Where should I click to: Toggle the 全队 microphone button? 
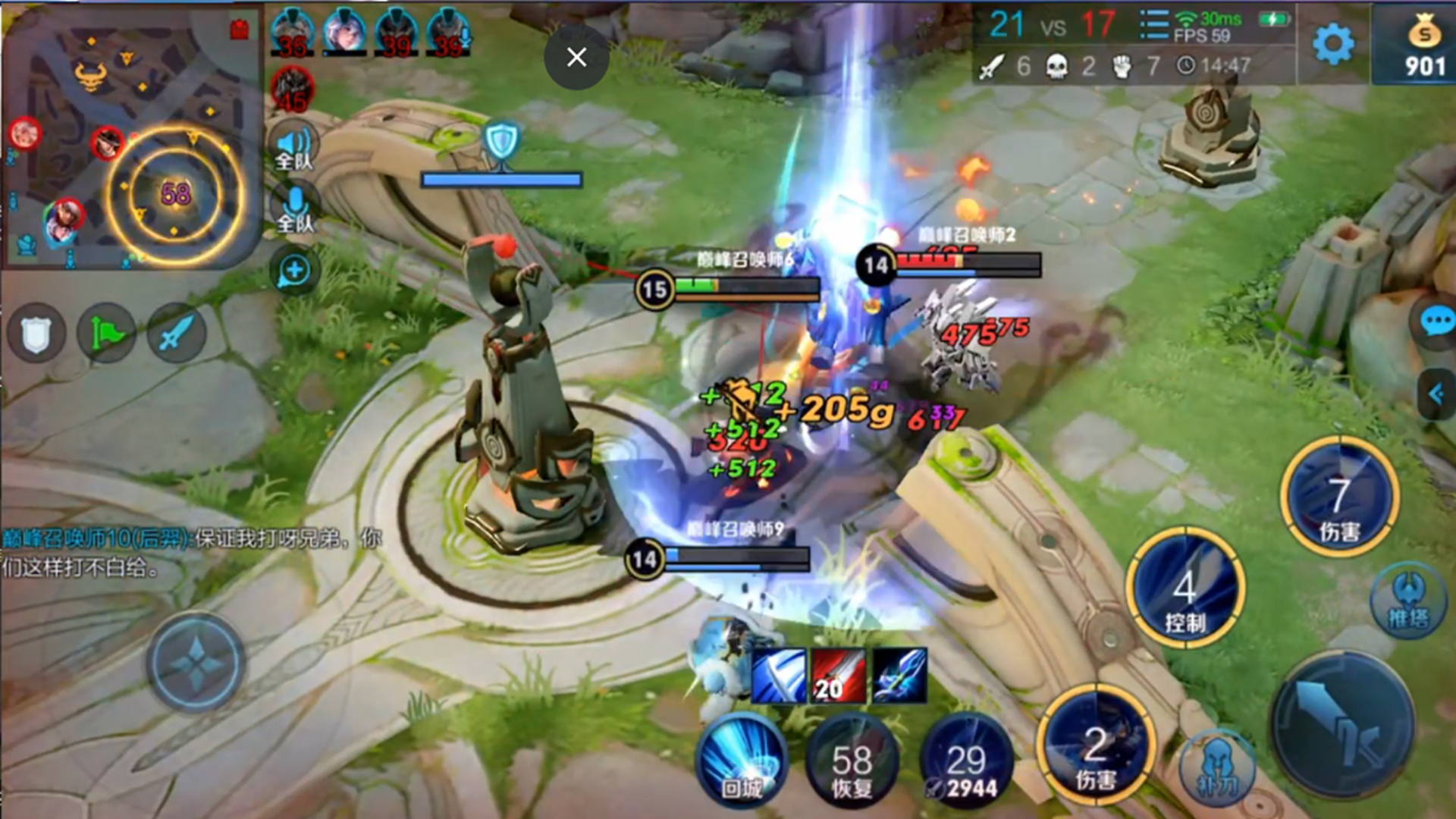(x=294, y=209)
